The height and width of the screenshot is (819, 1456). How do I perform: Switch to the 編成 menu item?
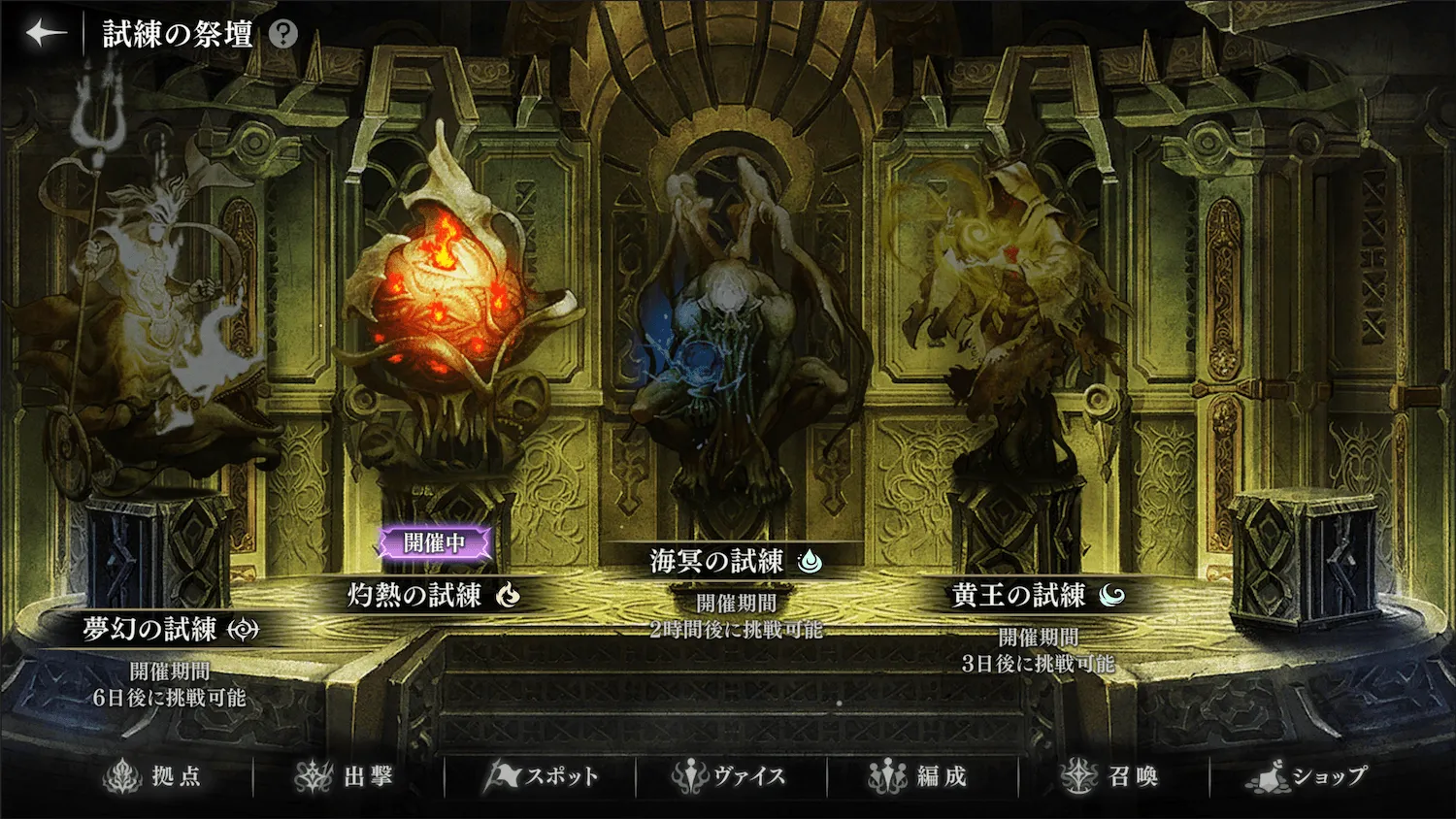tap(924, 775)
